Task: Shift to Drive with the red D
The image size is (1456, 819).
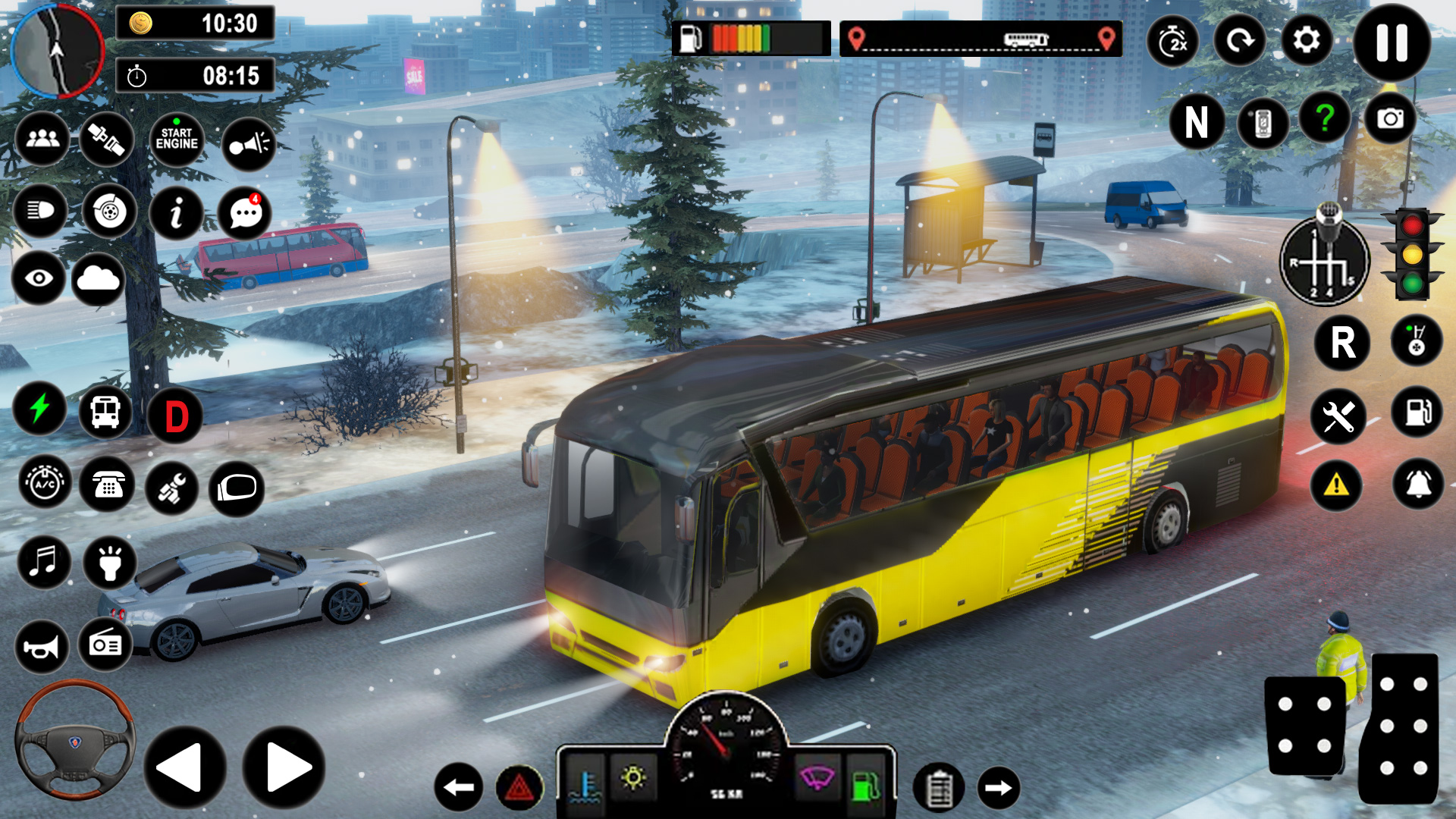Action: 176,416
